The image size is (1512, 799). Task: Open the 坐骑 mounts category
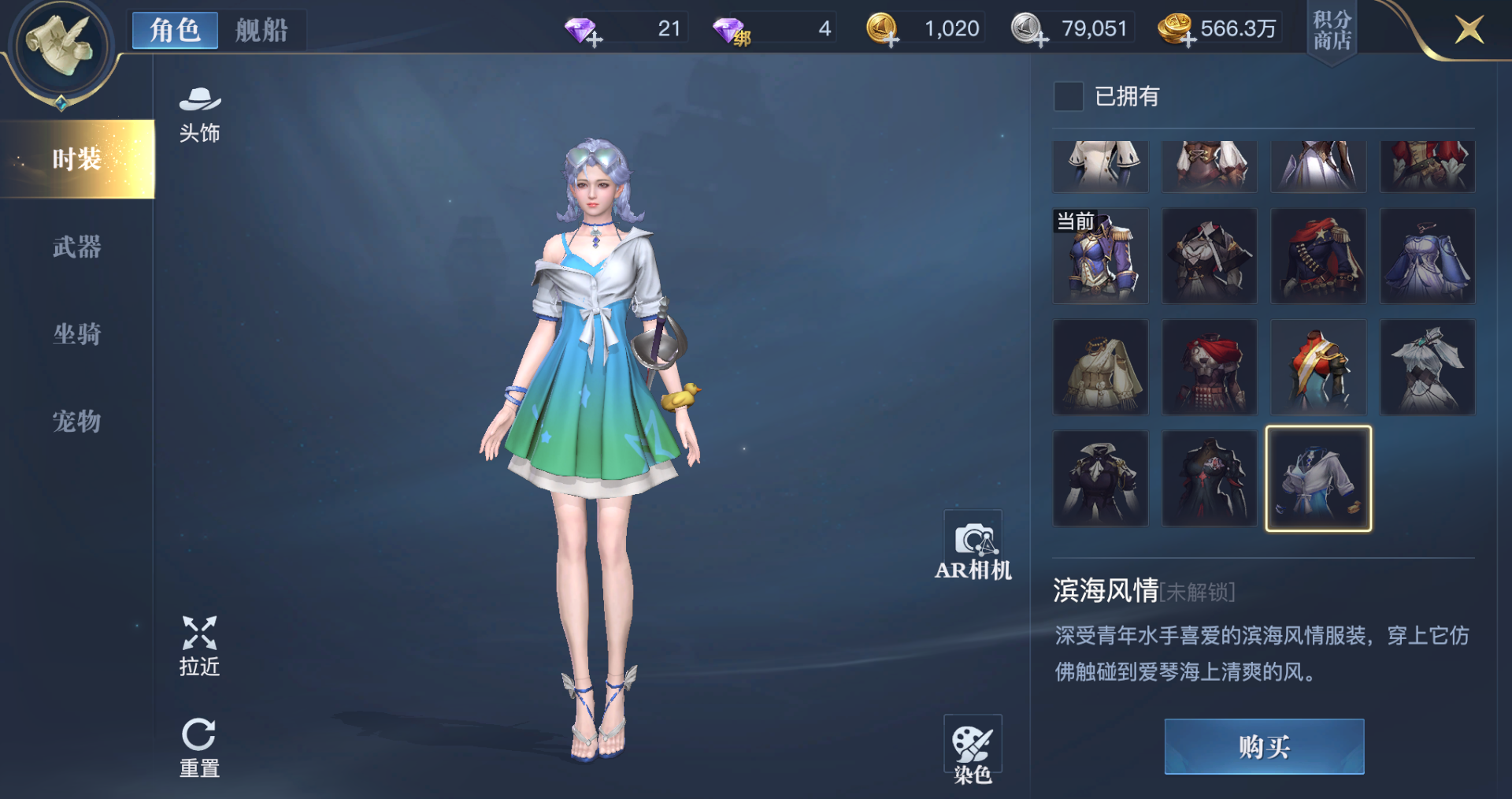point(76,335)
